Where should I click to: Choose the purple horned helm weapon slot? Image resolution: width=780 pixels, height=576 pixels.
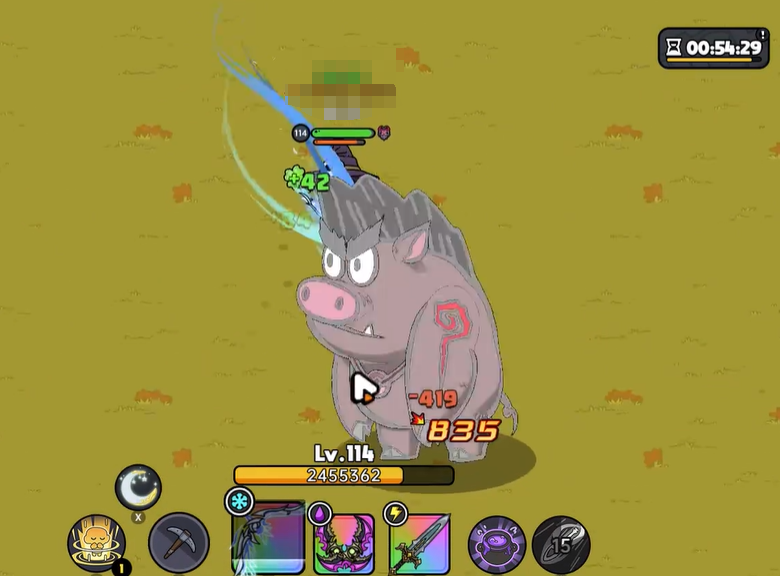tap(344, 543)
